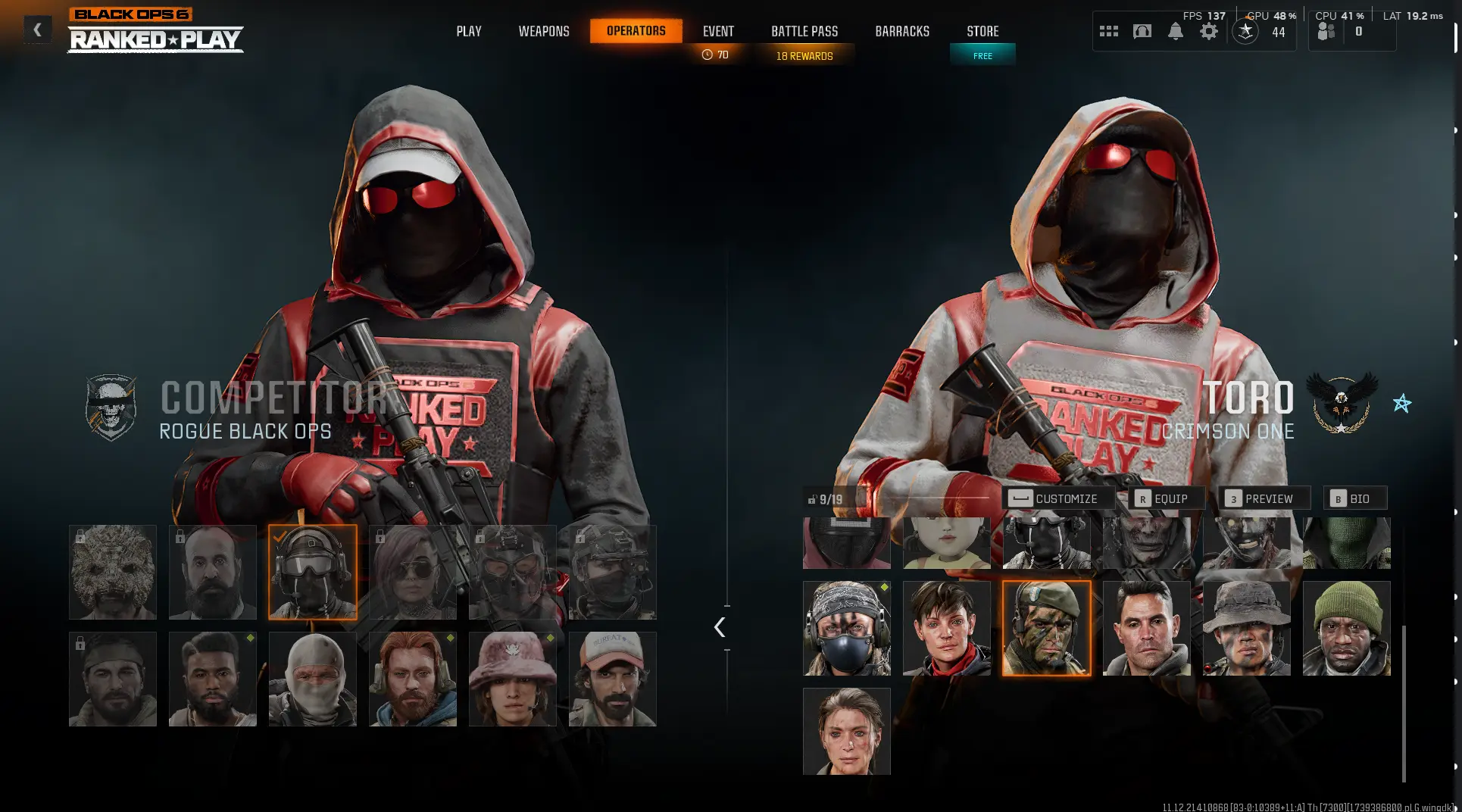Click the Bio button for Toro
This screenshot has width=1462, height=812.
1355,498
